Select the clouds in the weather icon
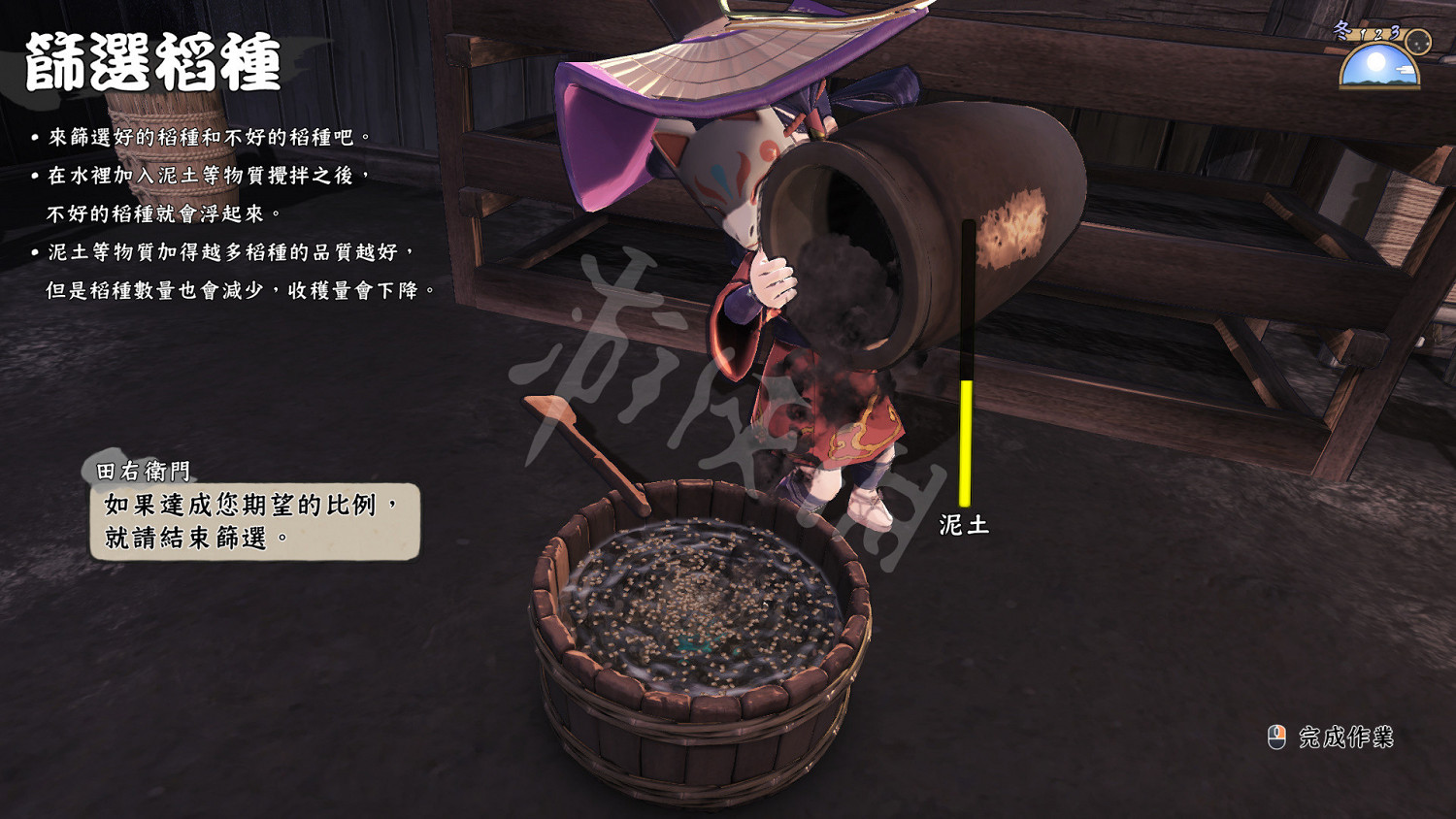The height and width of the screenshot is (819, 1456). point(1405,69)
